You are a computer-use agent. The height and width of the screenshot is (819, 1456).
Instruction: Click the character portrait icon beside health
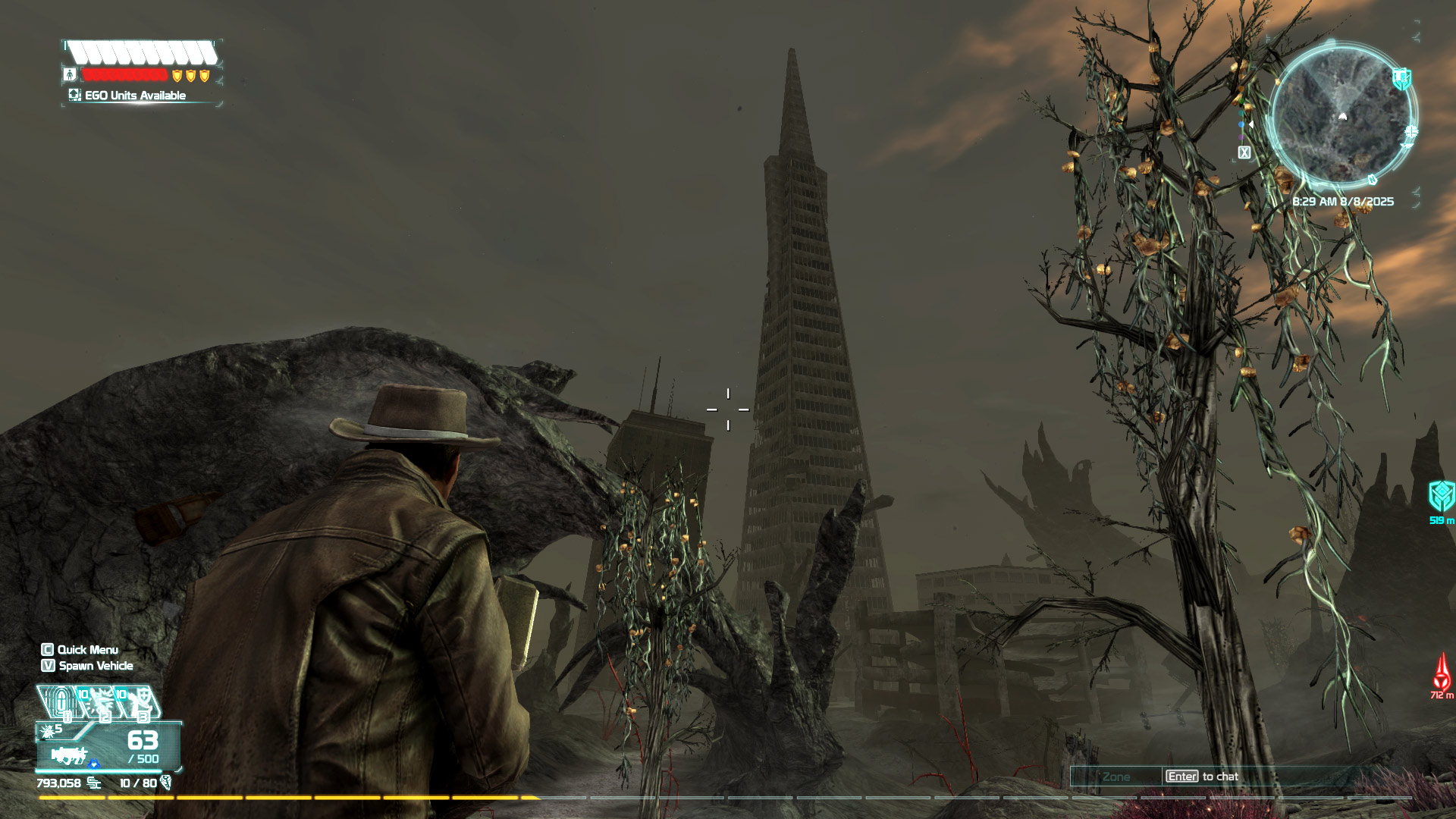click(x=70, y=74)
